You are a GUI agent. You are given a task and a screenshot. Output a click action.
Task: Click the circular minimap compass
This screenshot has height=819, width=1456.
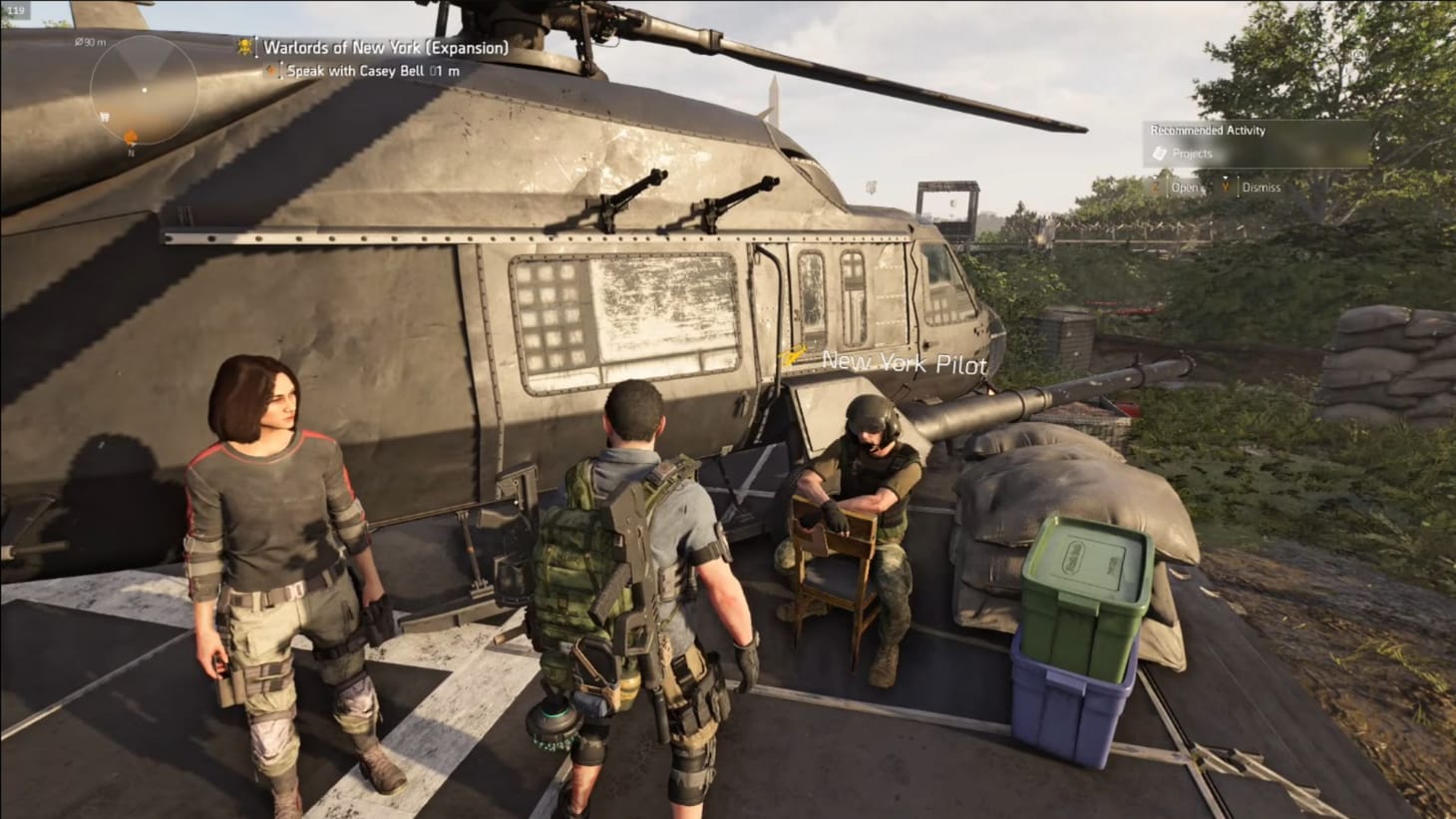[x=145, y=90]
